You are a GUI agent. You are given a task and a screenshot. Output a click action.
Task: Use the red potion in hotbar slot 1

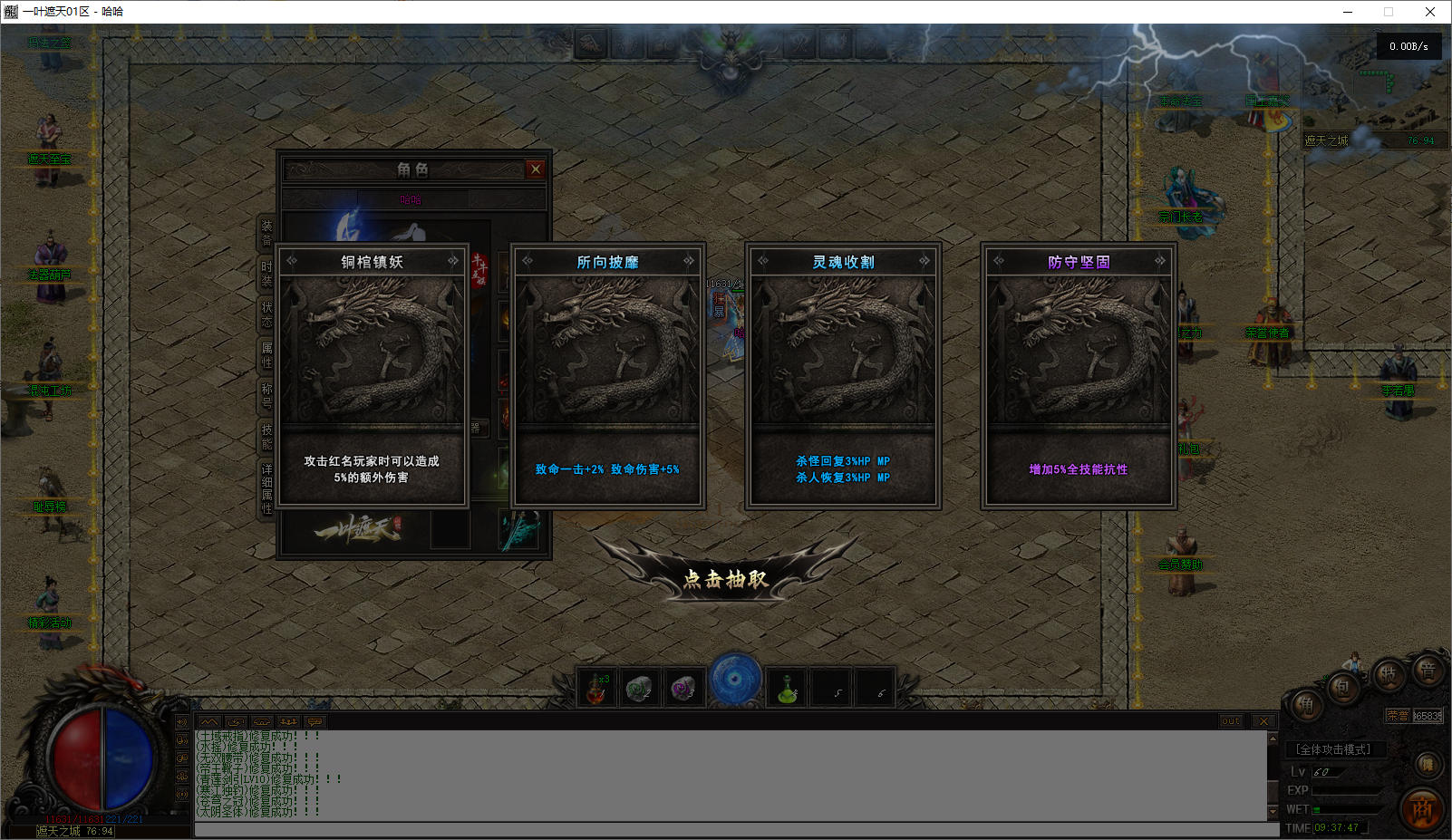click(596, 690)
